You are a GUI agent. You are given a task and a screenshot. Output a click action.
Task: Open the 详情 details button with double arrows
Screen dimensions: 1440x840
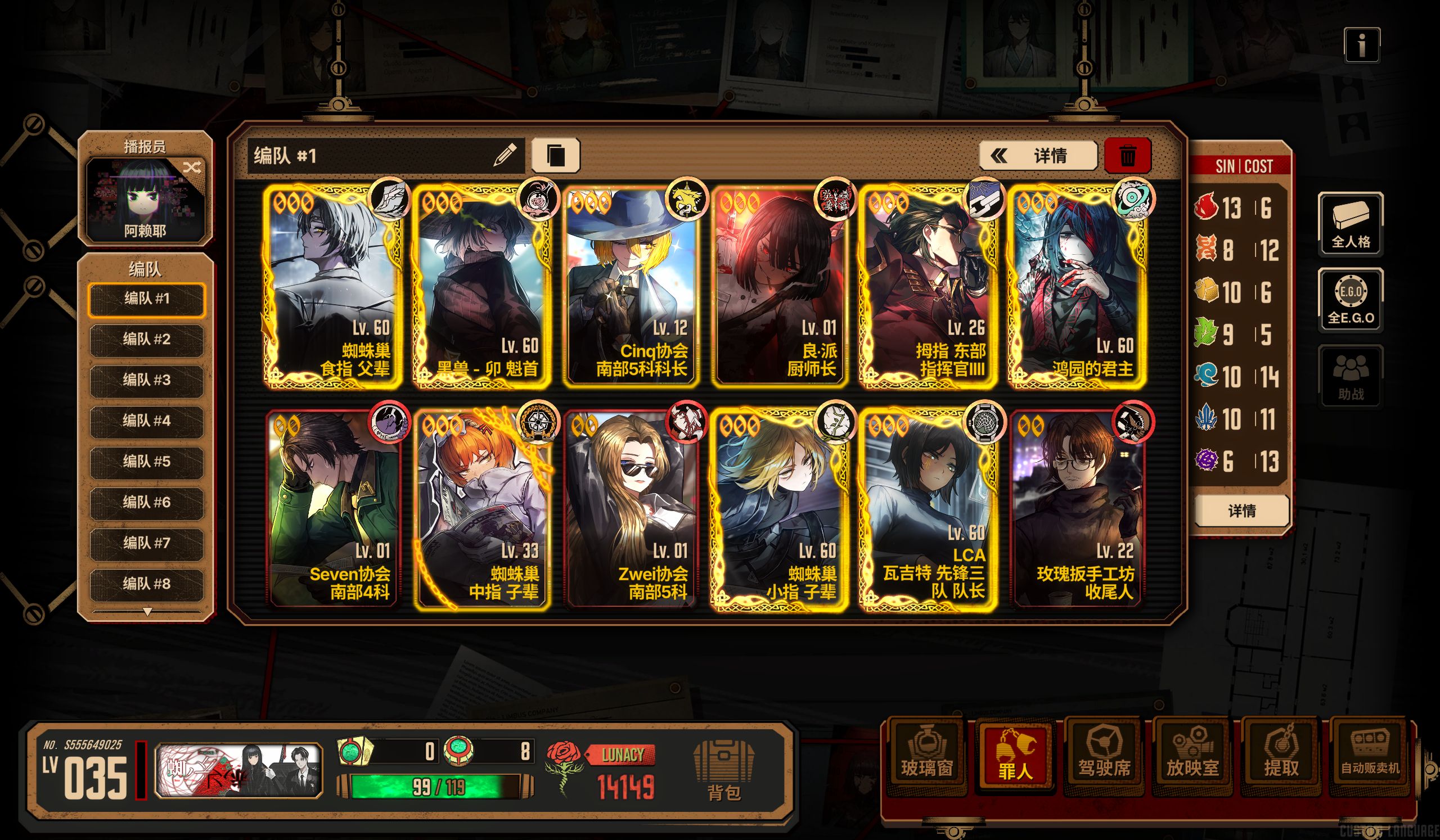(1037, 156)
